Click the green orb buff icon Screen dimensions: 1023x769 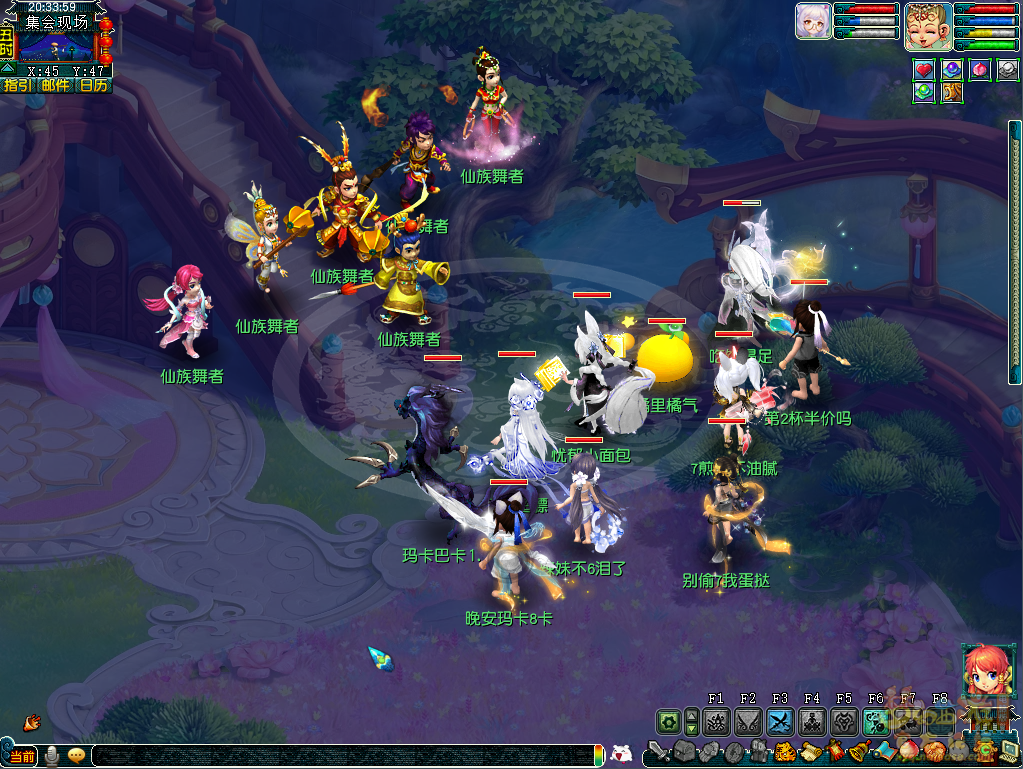924,93
